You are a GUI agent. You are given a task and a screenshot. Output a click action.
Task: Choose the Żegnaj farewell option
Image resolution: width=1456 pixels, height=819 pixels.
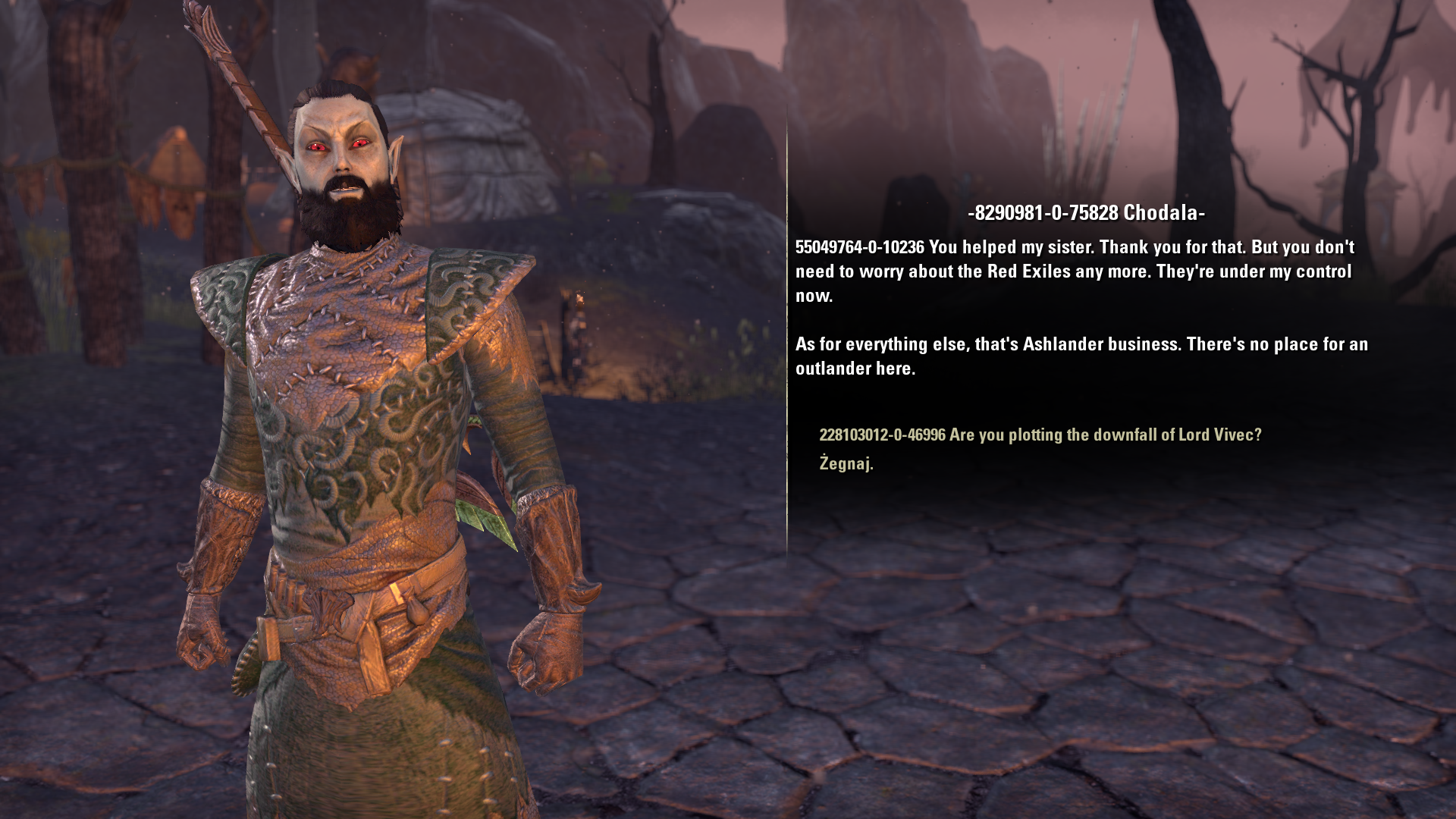tap(846, 463)
